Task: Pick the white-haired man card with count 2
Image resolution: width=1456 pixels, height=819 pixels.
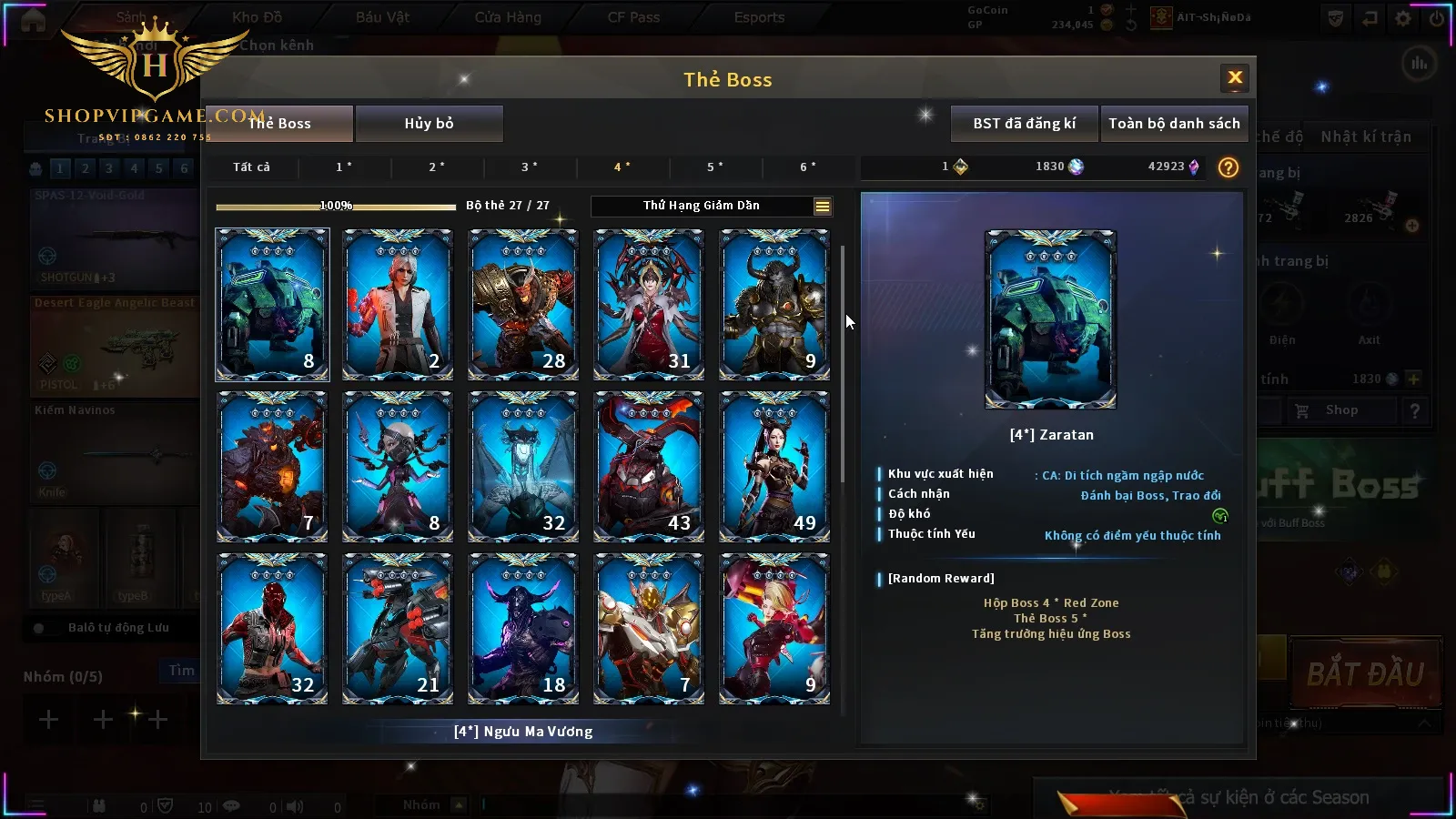Action: (398, 304)
